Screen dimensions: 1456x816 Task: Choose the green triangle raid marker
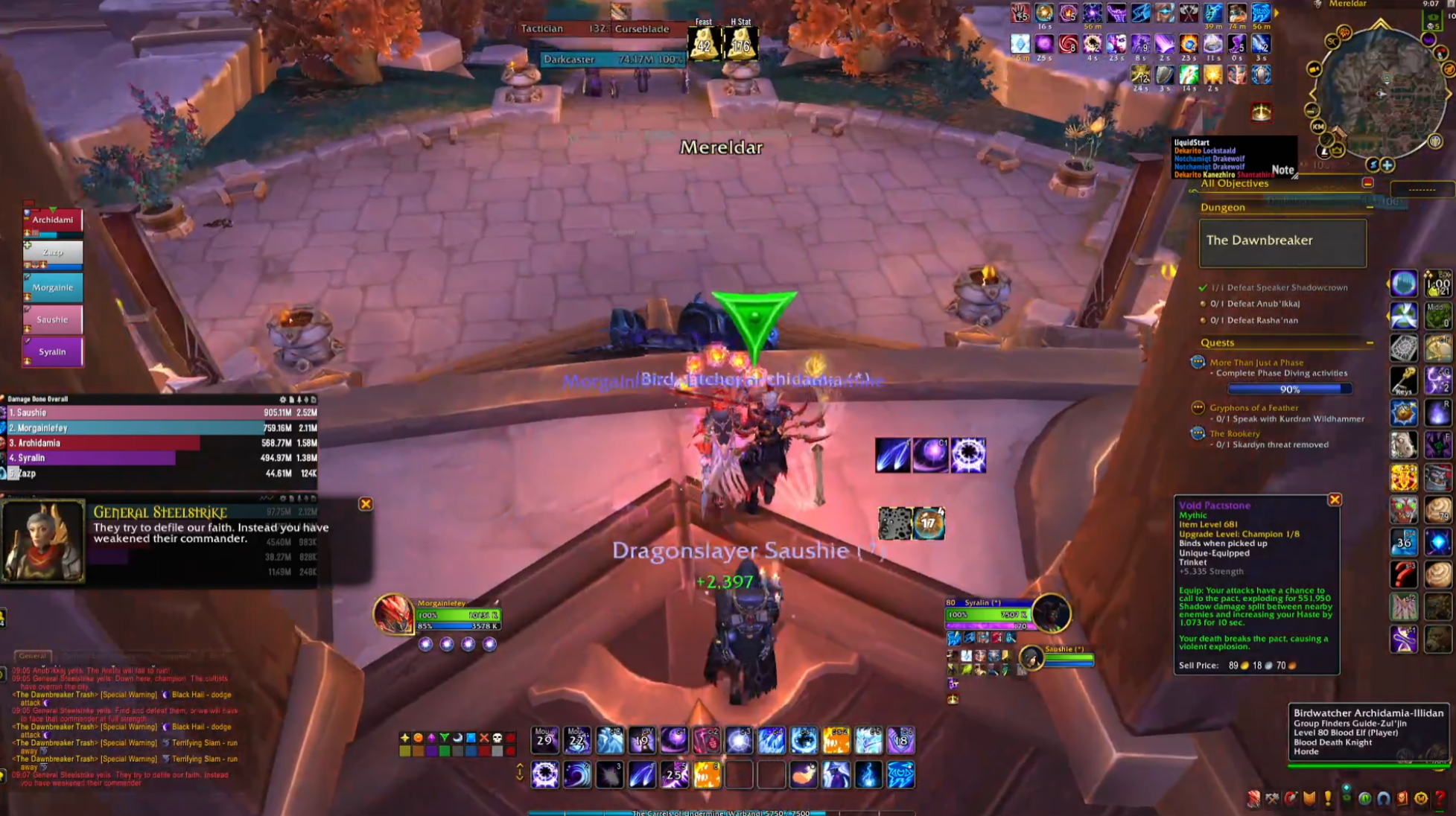445,738
